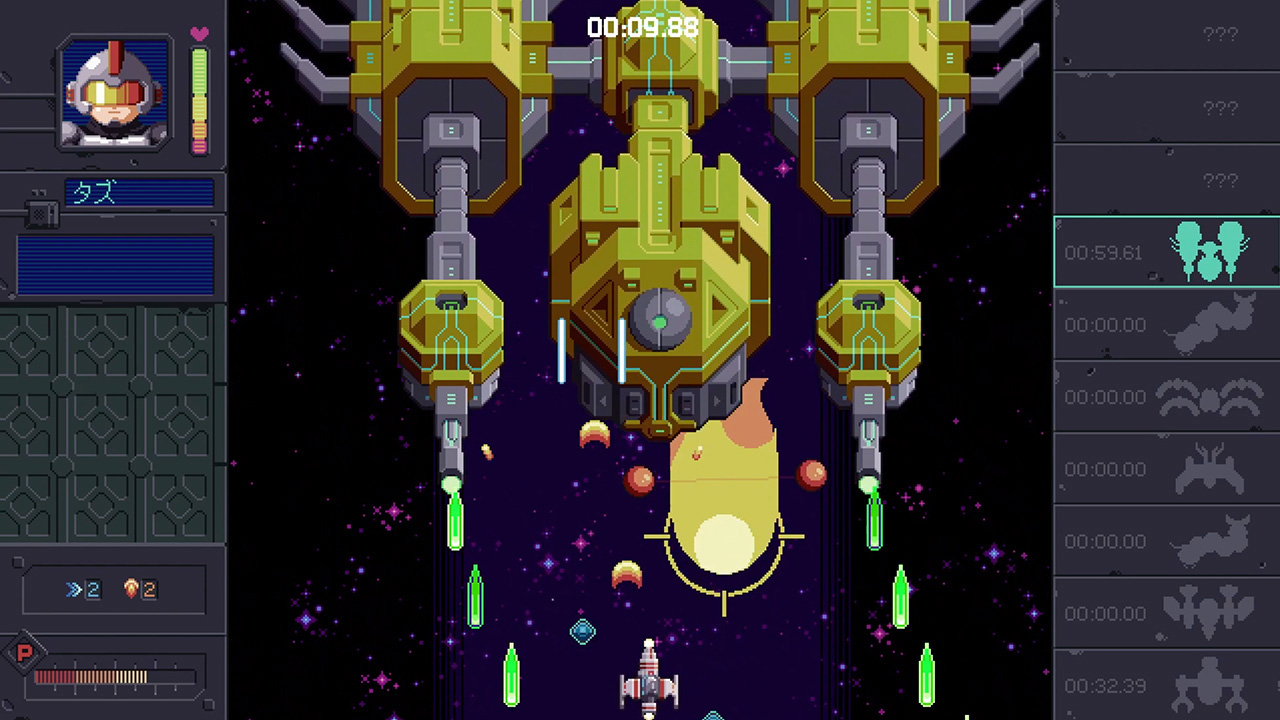Click the orange bomb stock icon
1280x720 pixels.
(131, 590)
